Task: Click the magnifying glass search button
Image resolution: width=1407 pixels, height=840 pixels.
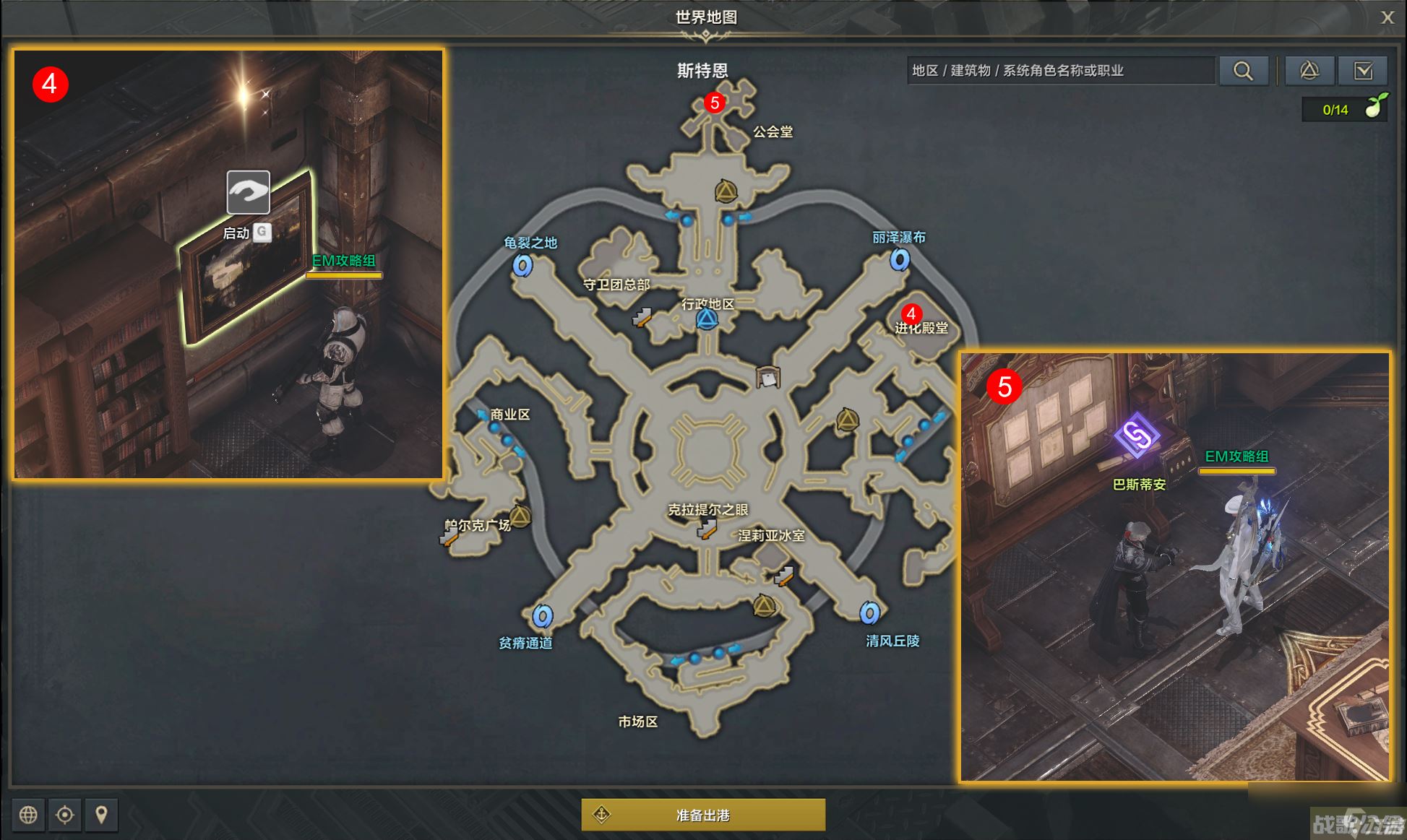Action: (x=1243, y=71)
